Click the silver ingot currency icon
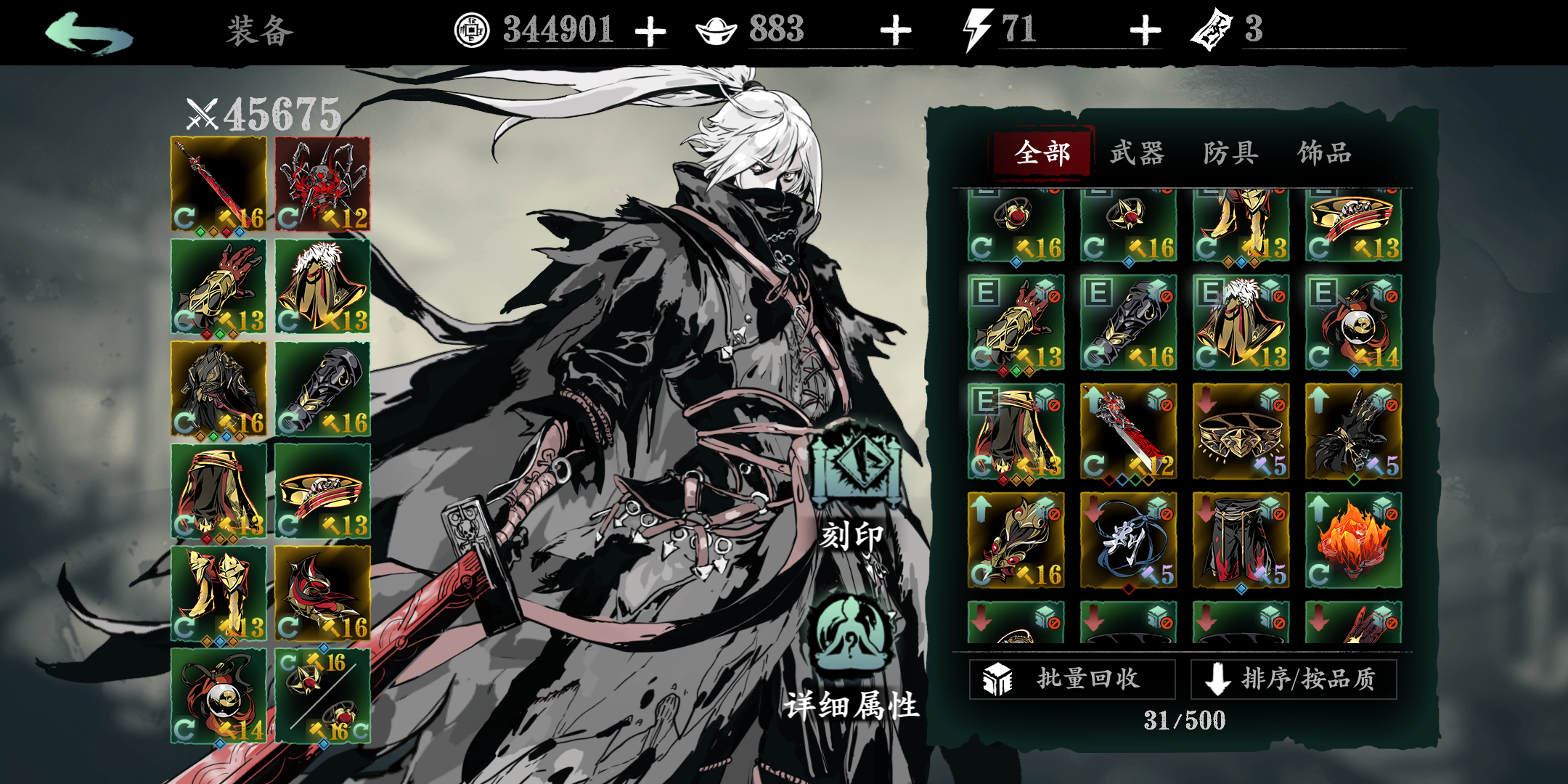 point(717,30)
